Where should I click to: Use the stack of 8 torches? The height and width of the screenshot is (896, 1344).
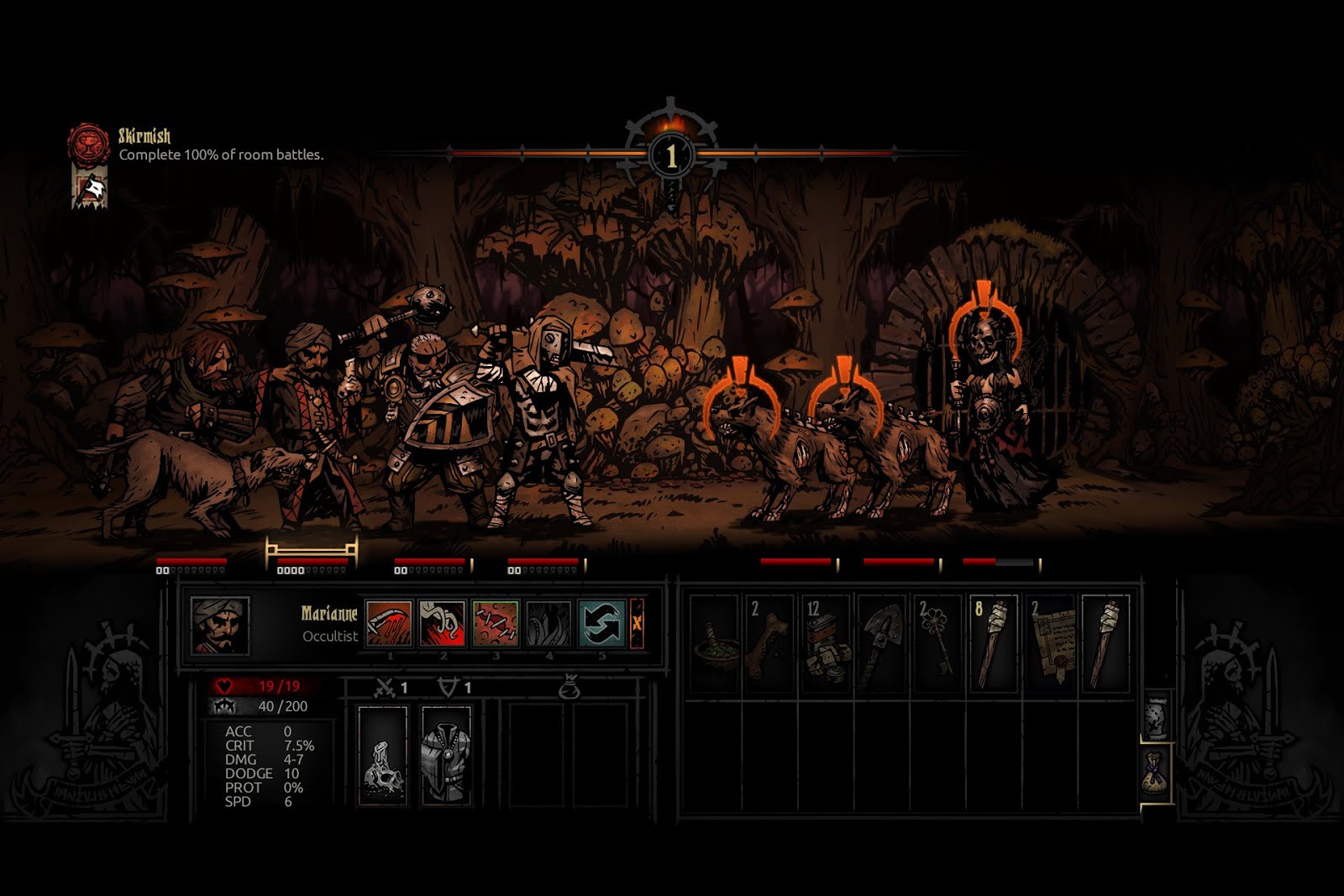(x=993, y=644)
